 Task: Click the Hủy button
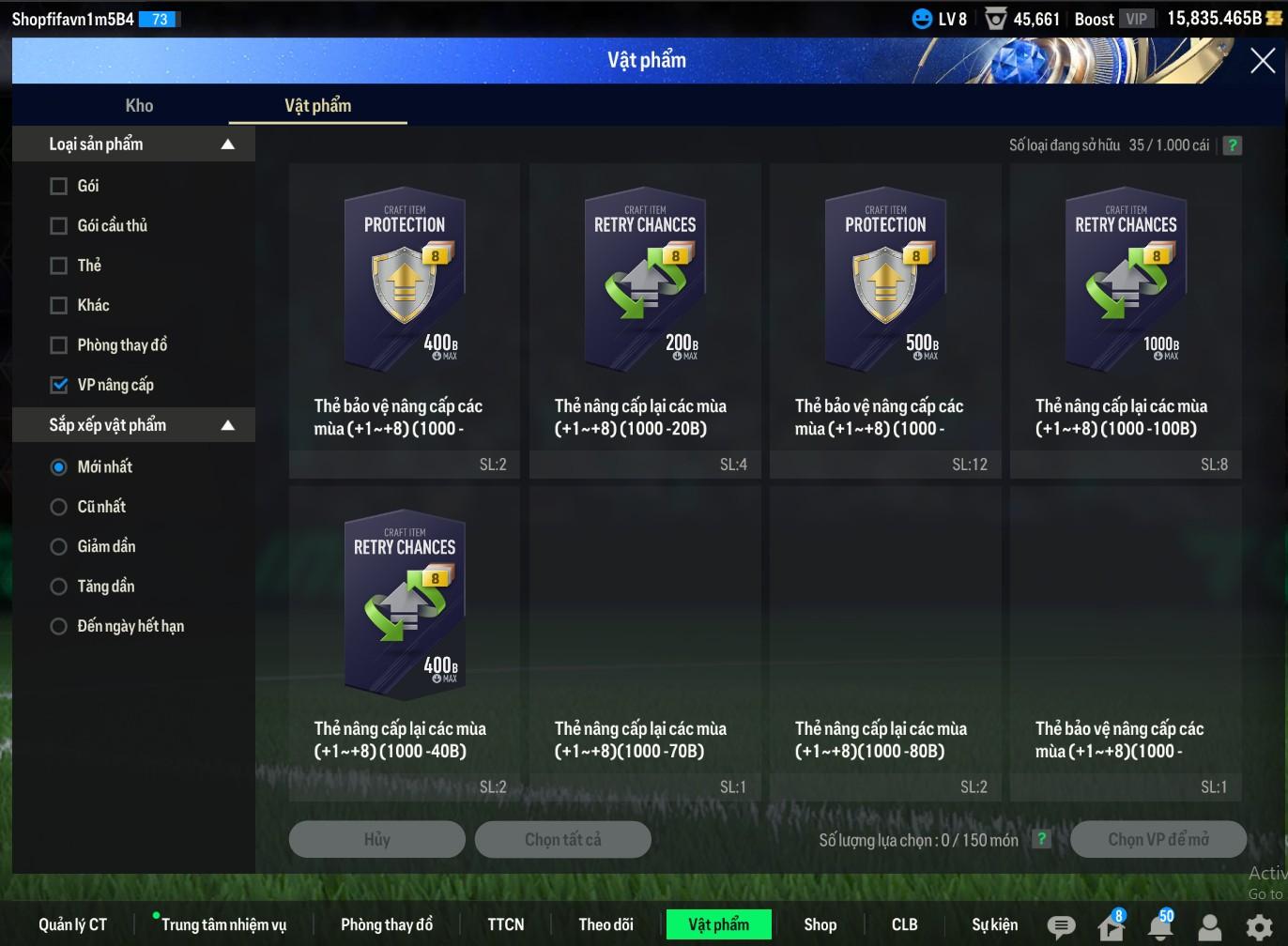tap(376, 839)
